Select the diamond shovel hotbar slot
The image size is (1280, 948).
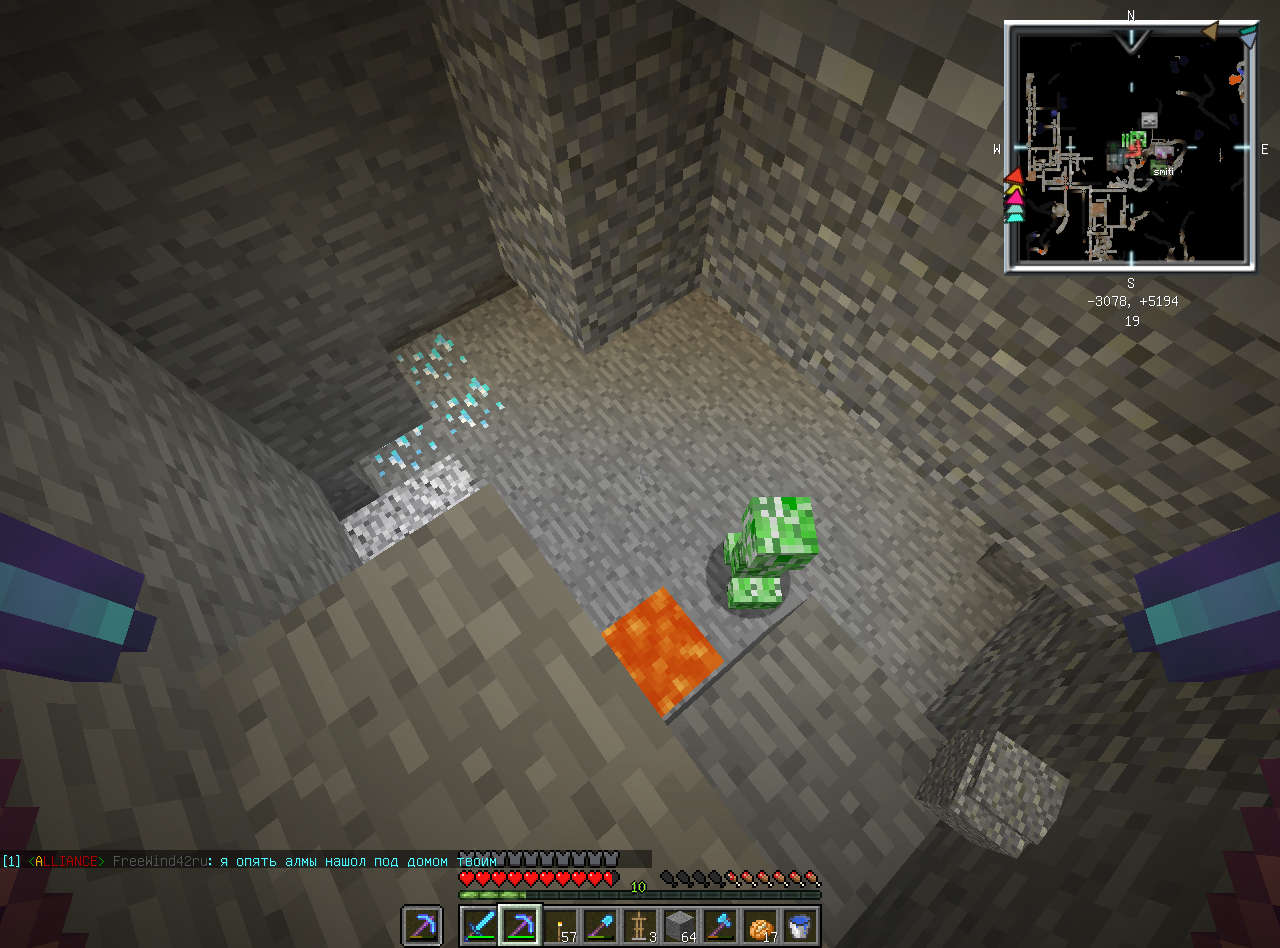coord(600,926)
